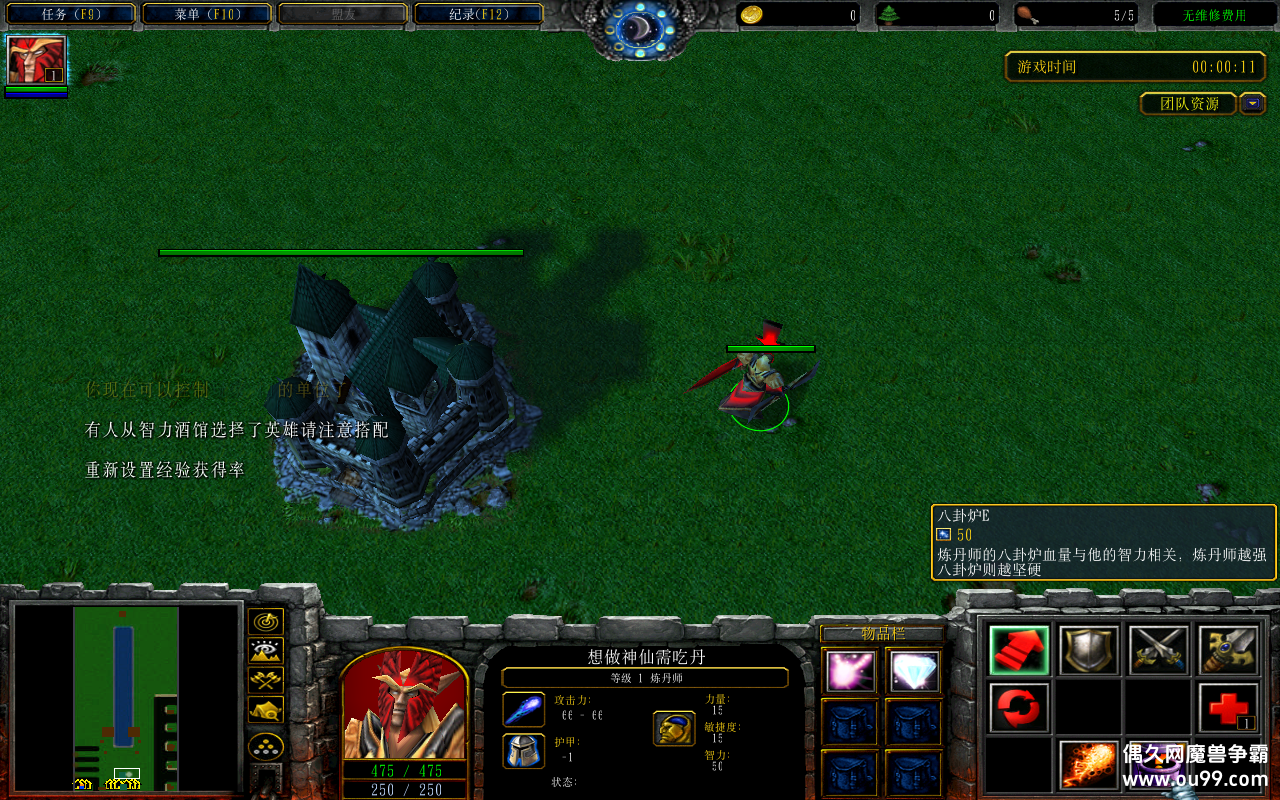Expand the dropdown arrow beside 团队资源
Image resolution: width=1280 pixels, height=800 pixels.
click(1252, 103)
